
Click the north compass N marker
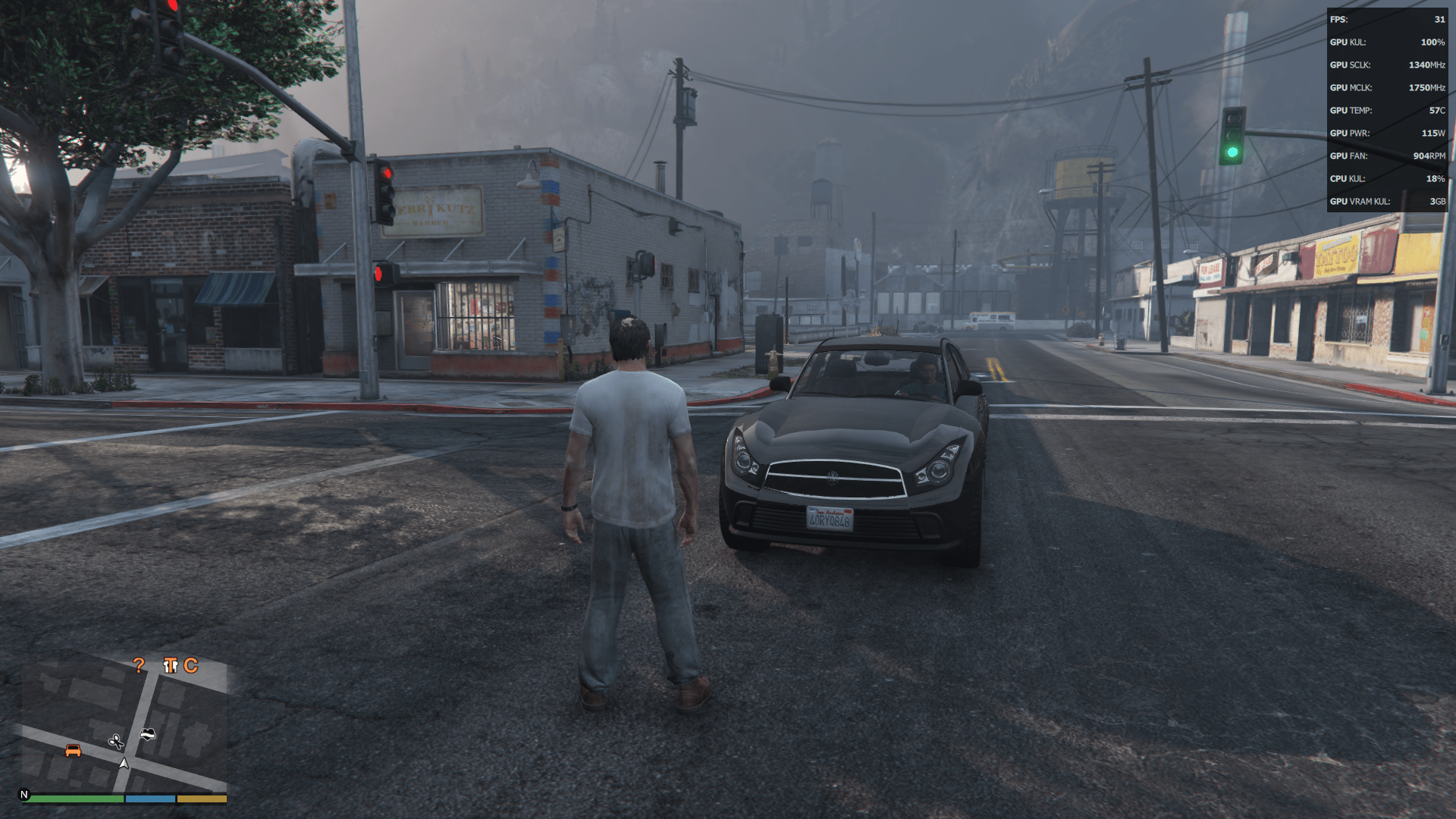[x=24, y=795]
